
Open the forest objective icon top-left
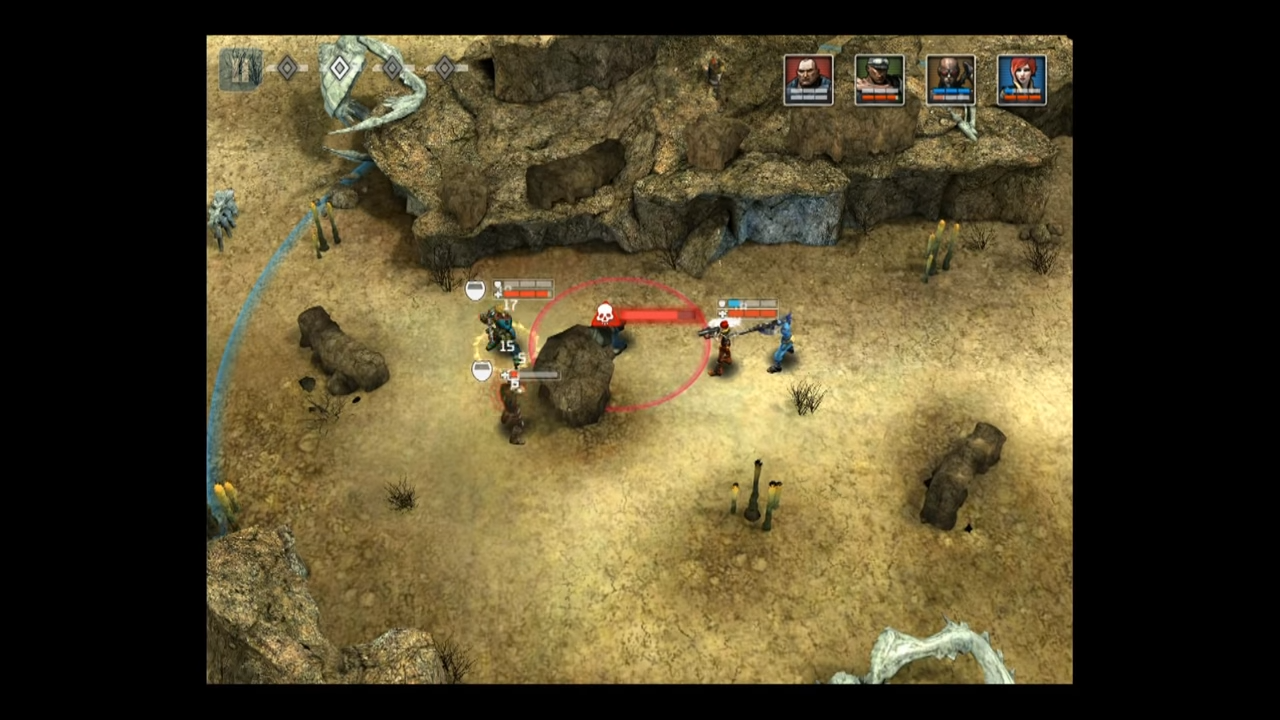[x=241, y=70]
